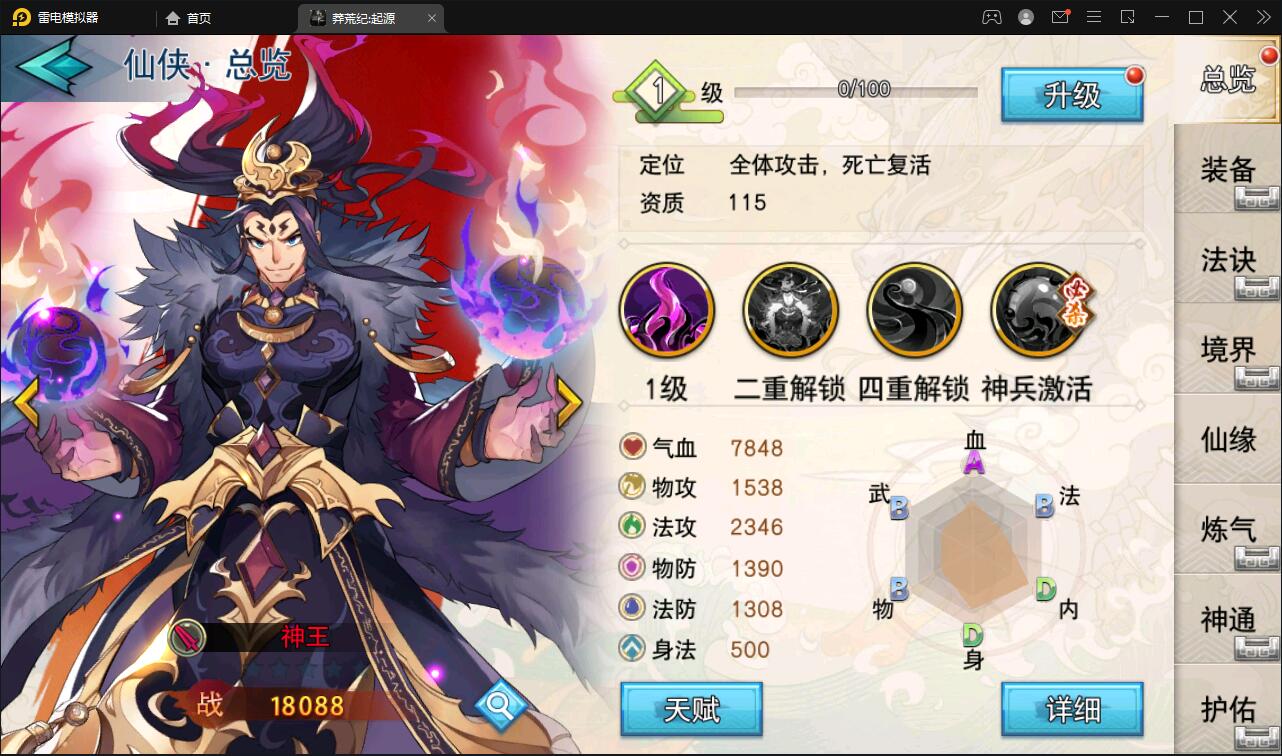Click the back arrow beside 仙侠·总览 title
Viewport: 1282px width, 756px height.
pos(55,65)
